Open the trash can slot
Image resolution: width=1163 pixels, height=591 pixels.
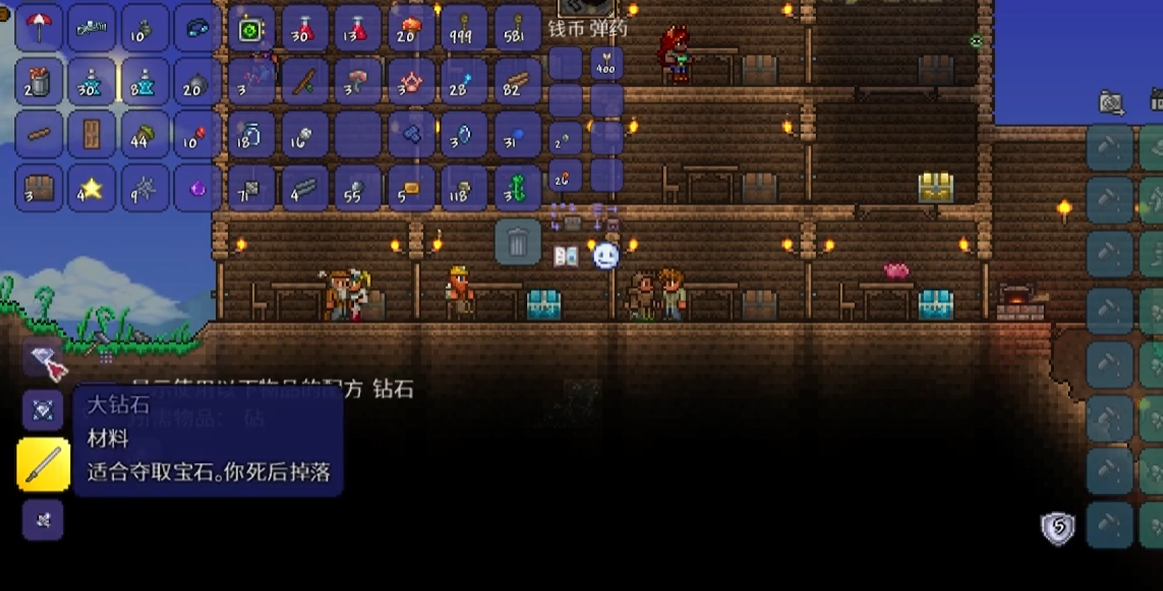(x=518, y=242)
